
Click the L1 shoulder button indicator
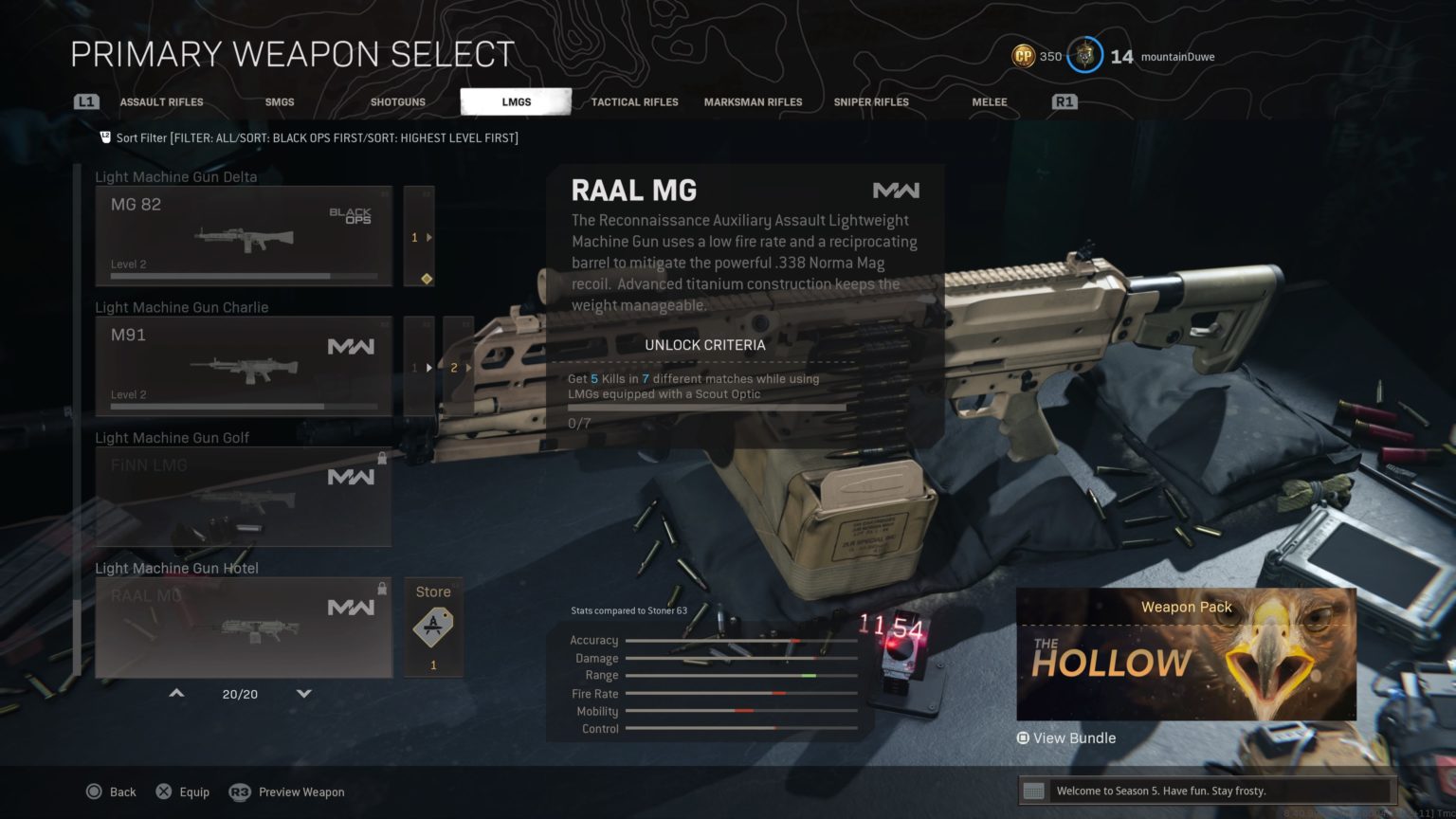tap(85, 101)
